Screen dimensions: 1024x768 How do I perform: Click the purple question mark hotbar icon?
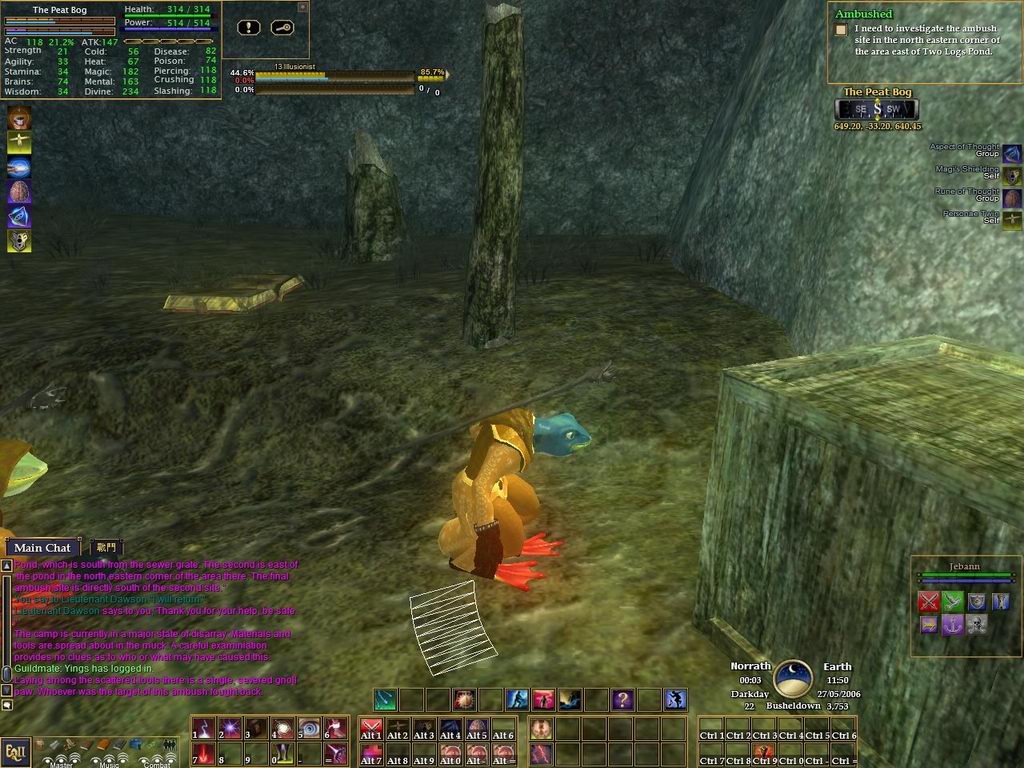point(622,700)
